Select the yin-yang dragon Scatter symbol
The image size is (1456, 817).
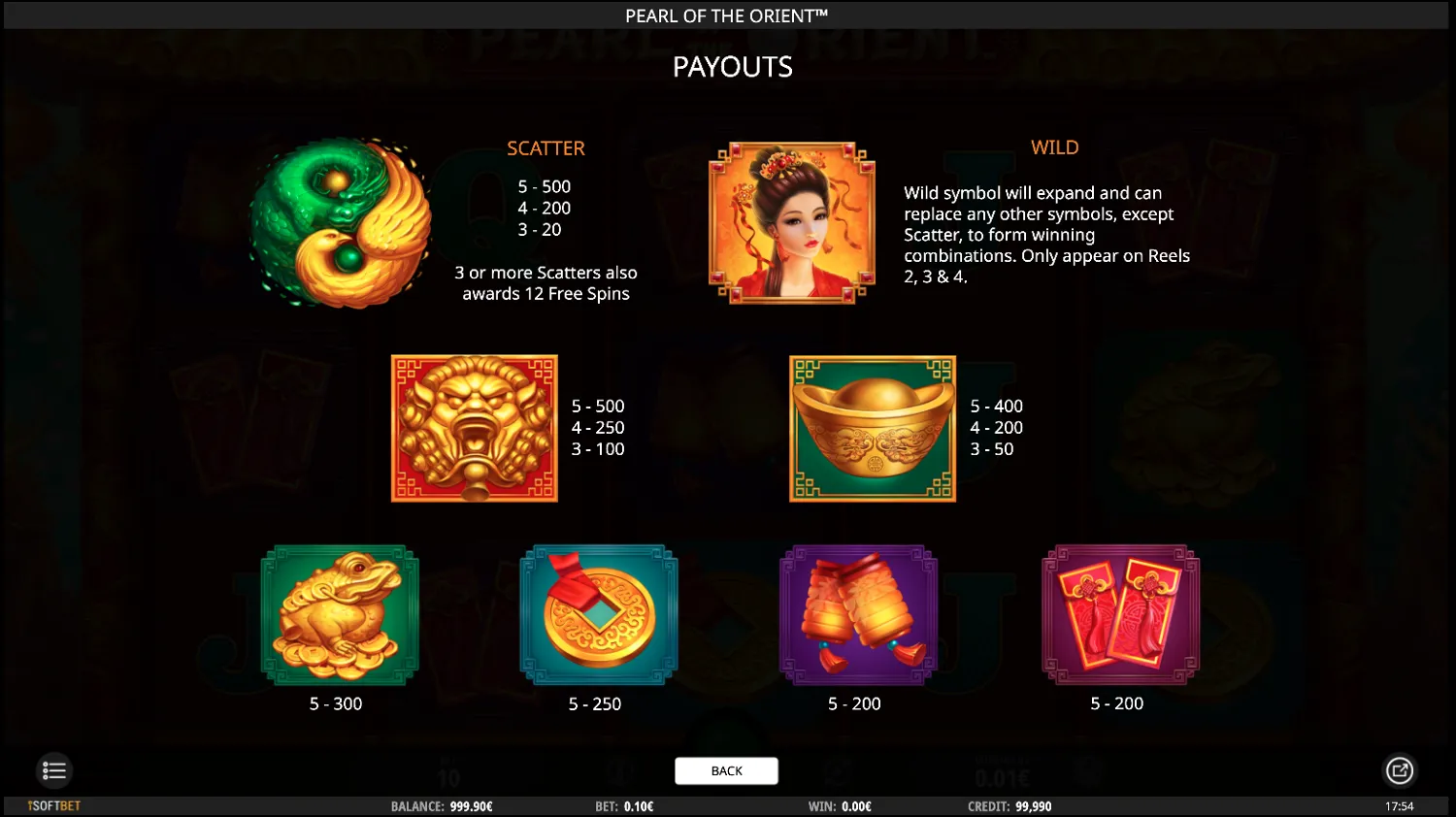tap(339, 223)
